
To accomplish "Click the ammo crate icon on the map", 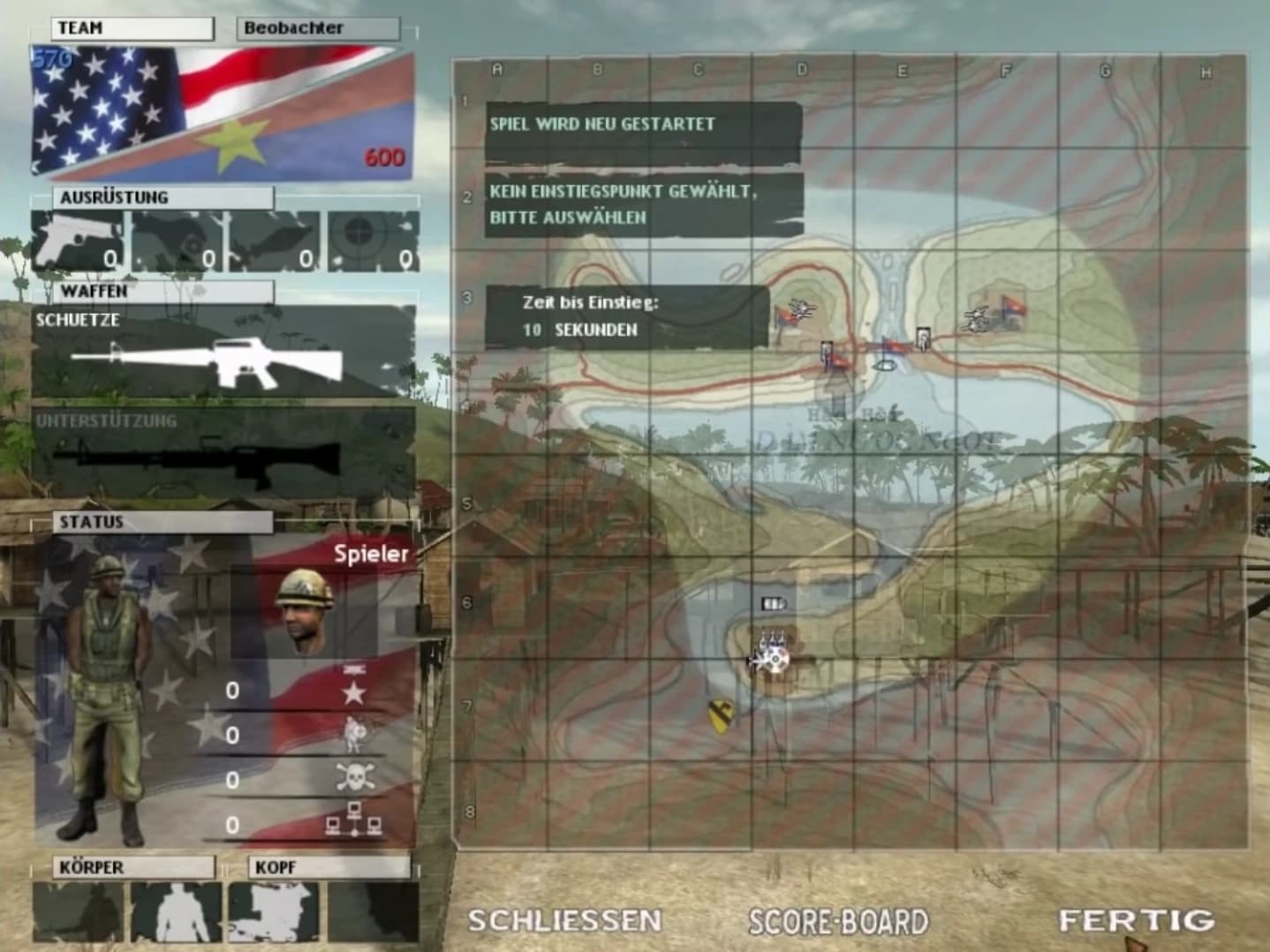I will [x=774, y=603].
